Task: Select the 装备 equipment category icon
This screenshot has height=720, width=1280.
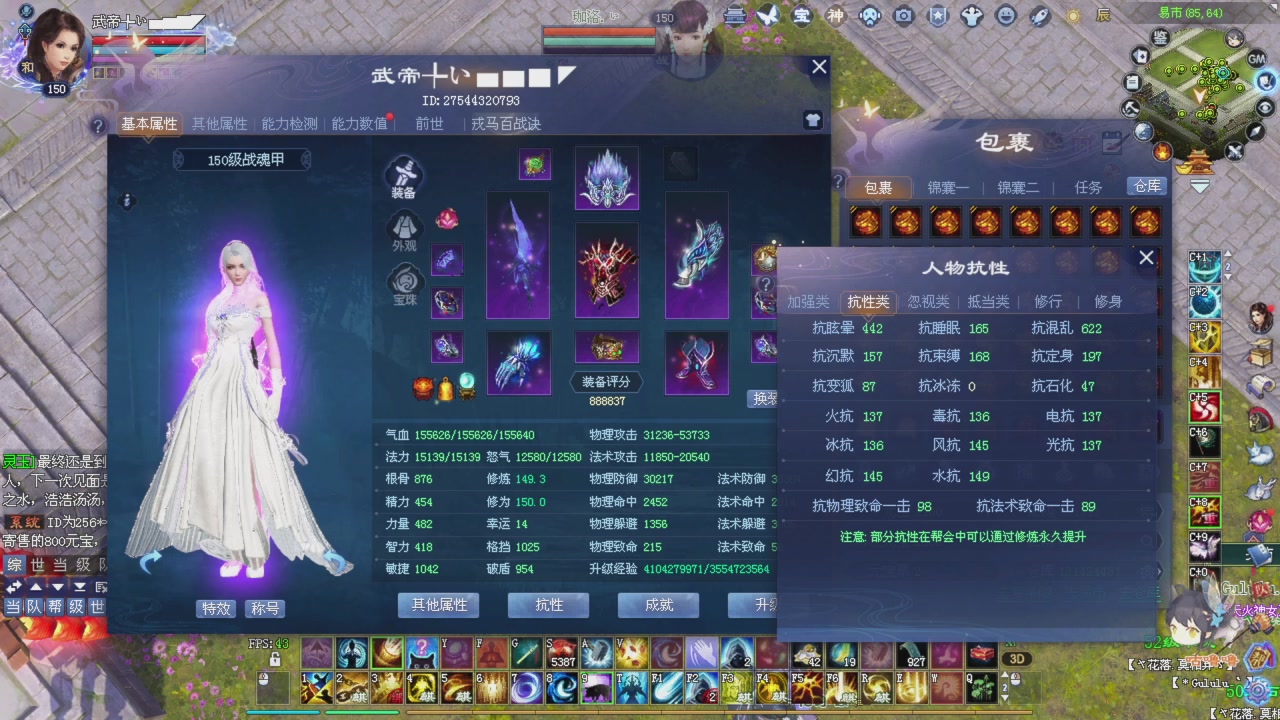Action: pos(405,175)
